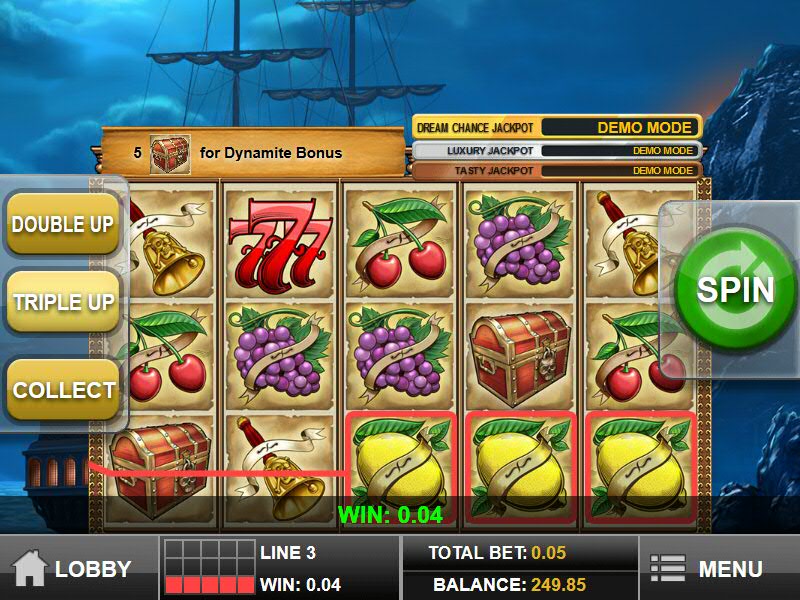Select the Tasty Jackpot bar
This screenshot has width=800, height=600.
click(x=556, y=171)
